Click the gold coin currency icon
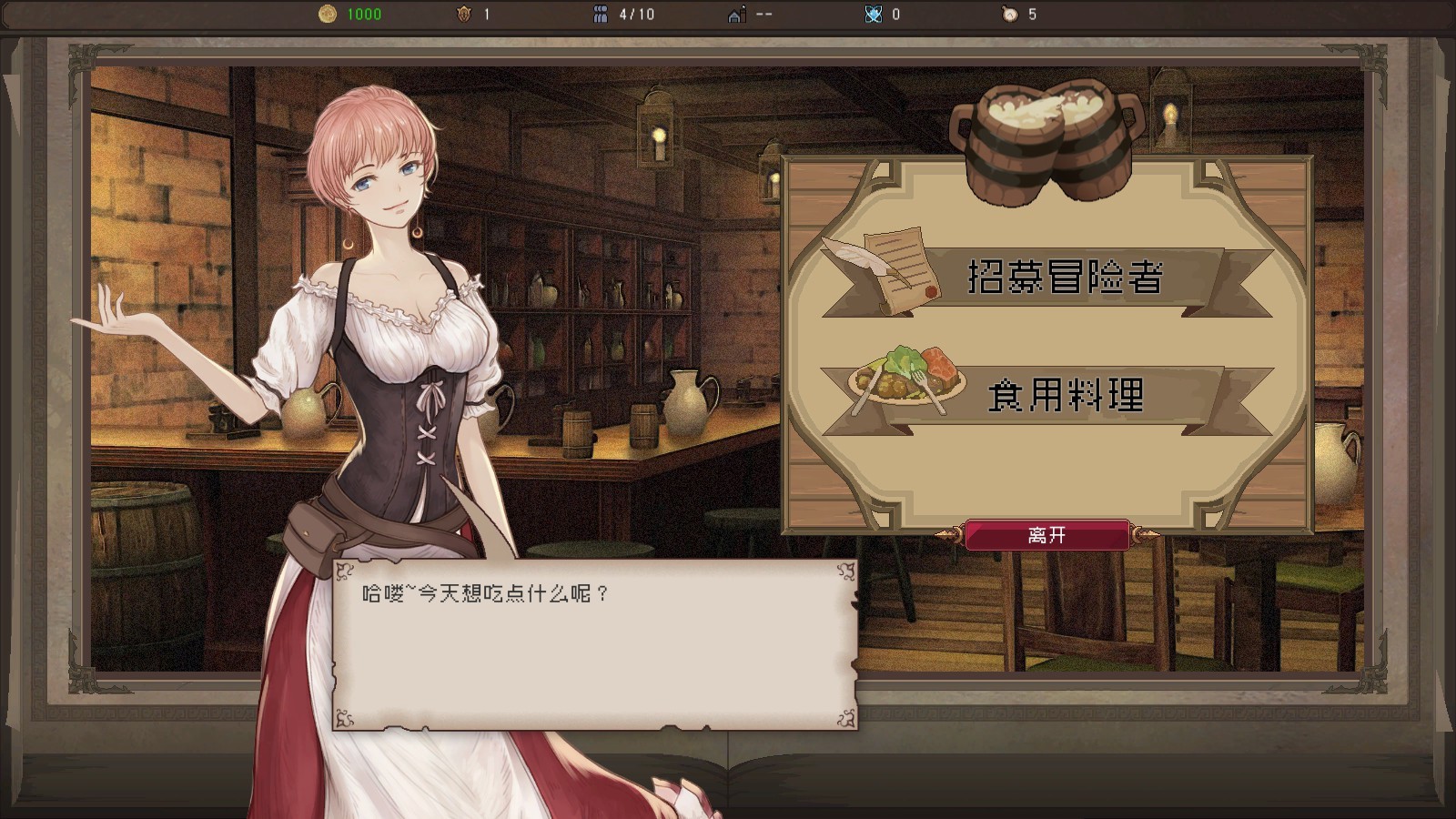Screen dimensions: 1456x819 click(326, 14)
